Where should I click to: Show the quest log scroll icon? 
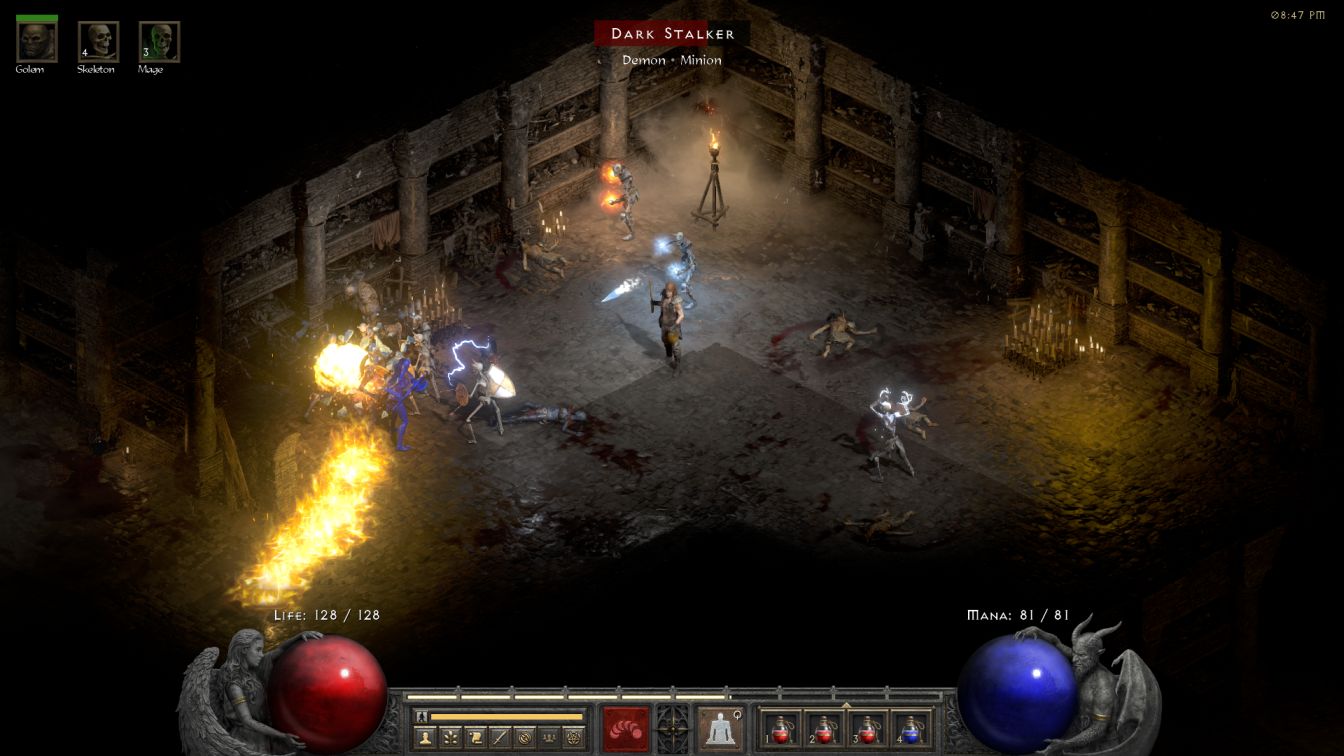point(475,738)
